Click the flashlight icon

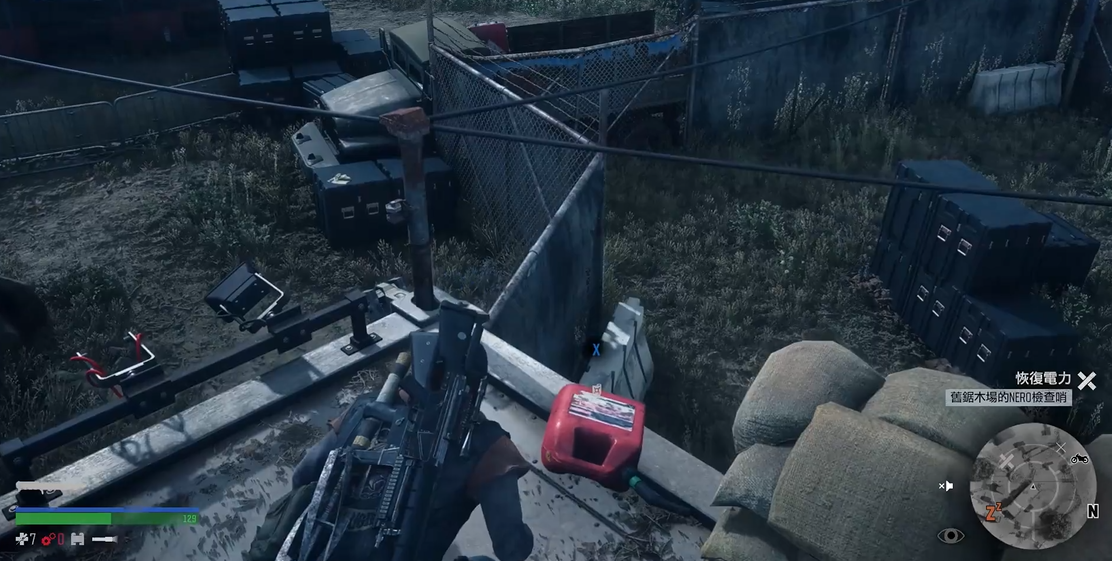point(105,540)
